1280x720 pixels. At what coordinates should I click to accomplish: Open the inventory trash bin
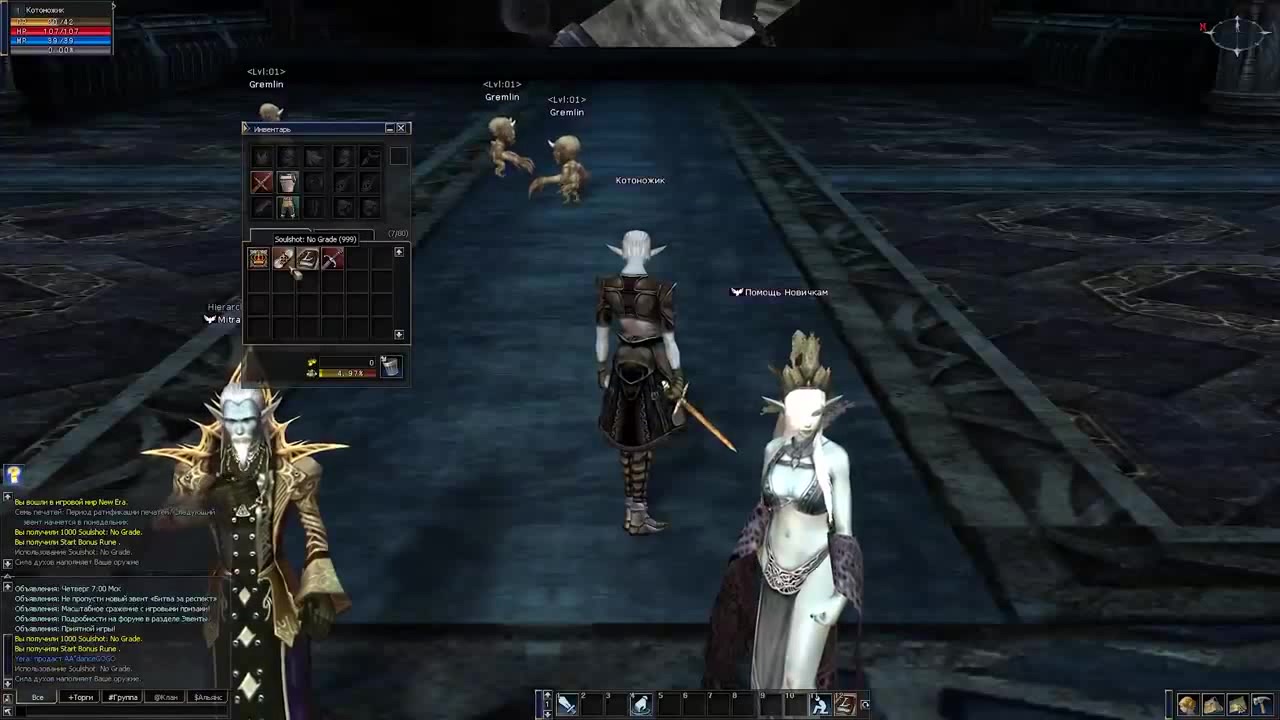(x=390, y=367)
